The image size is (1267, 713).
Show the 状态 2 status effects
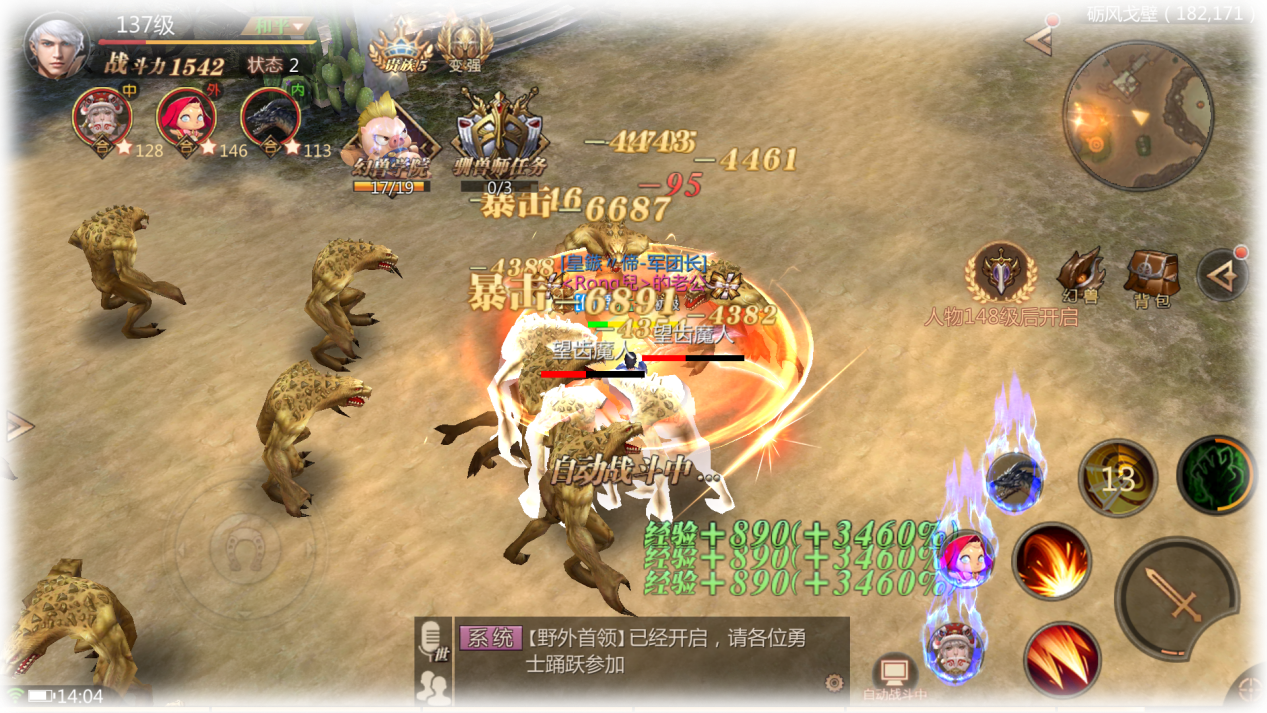[273, 66]
